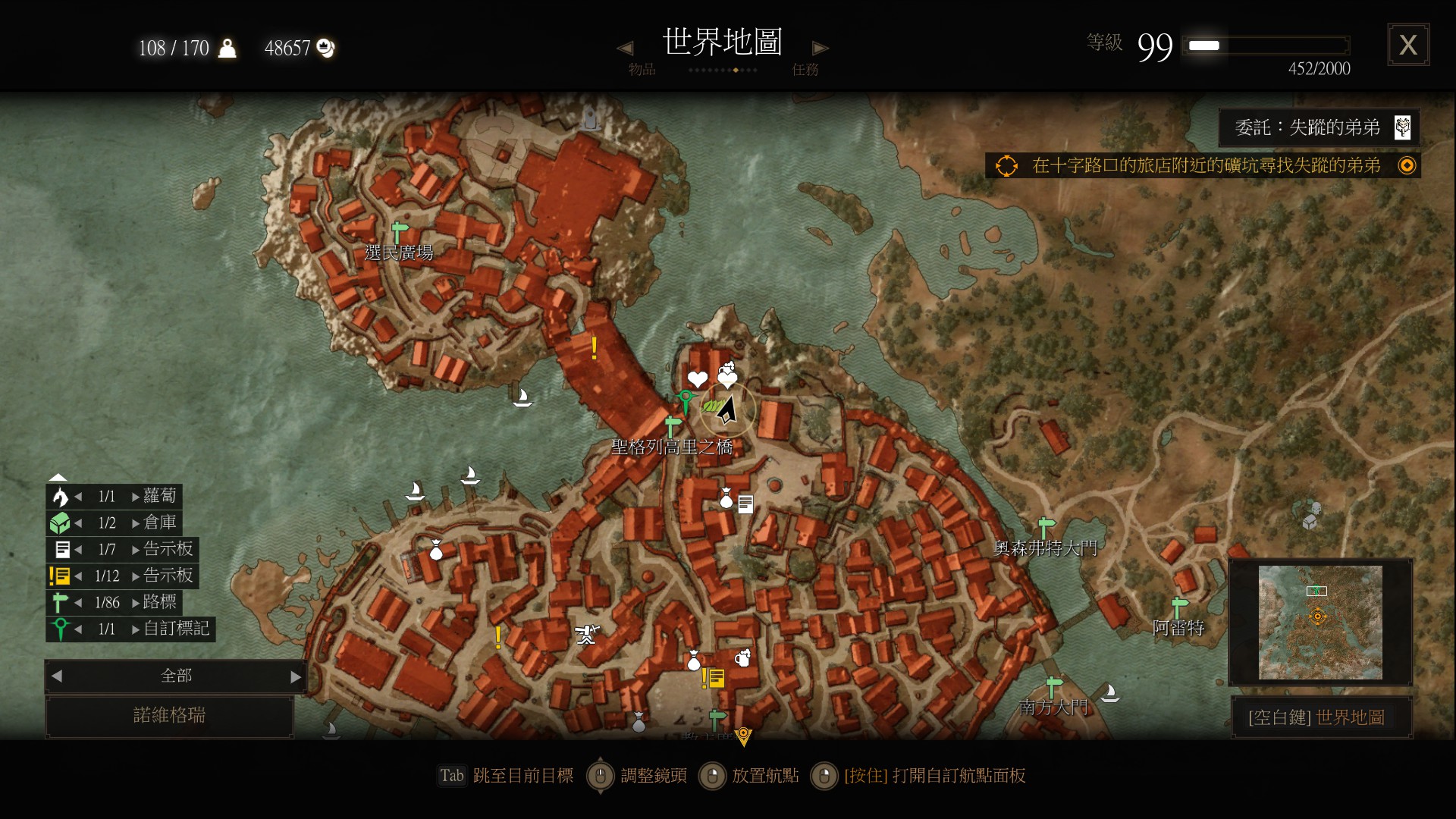1456x819 pixels.
Task: Go to the previous 自訂標記 custom marker
Action: coord(78,629)
